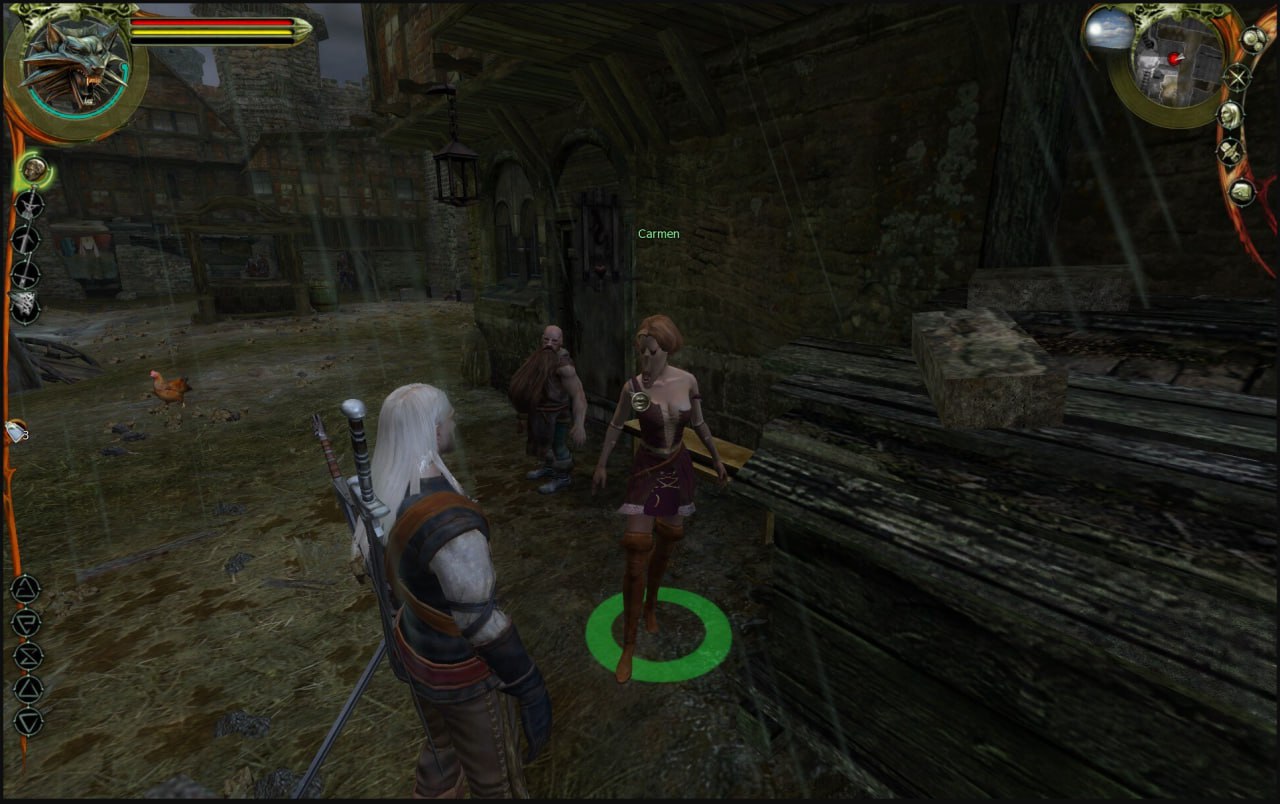Select the downward triangle sign
The height and width of the screenshot is (804, 1280).
[x=27, y=721]
